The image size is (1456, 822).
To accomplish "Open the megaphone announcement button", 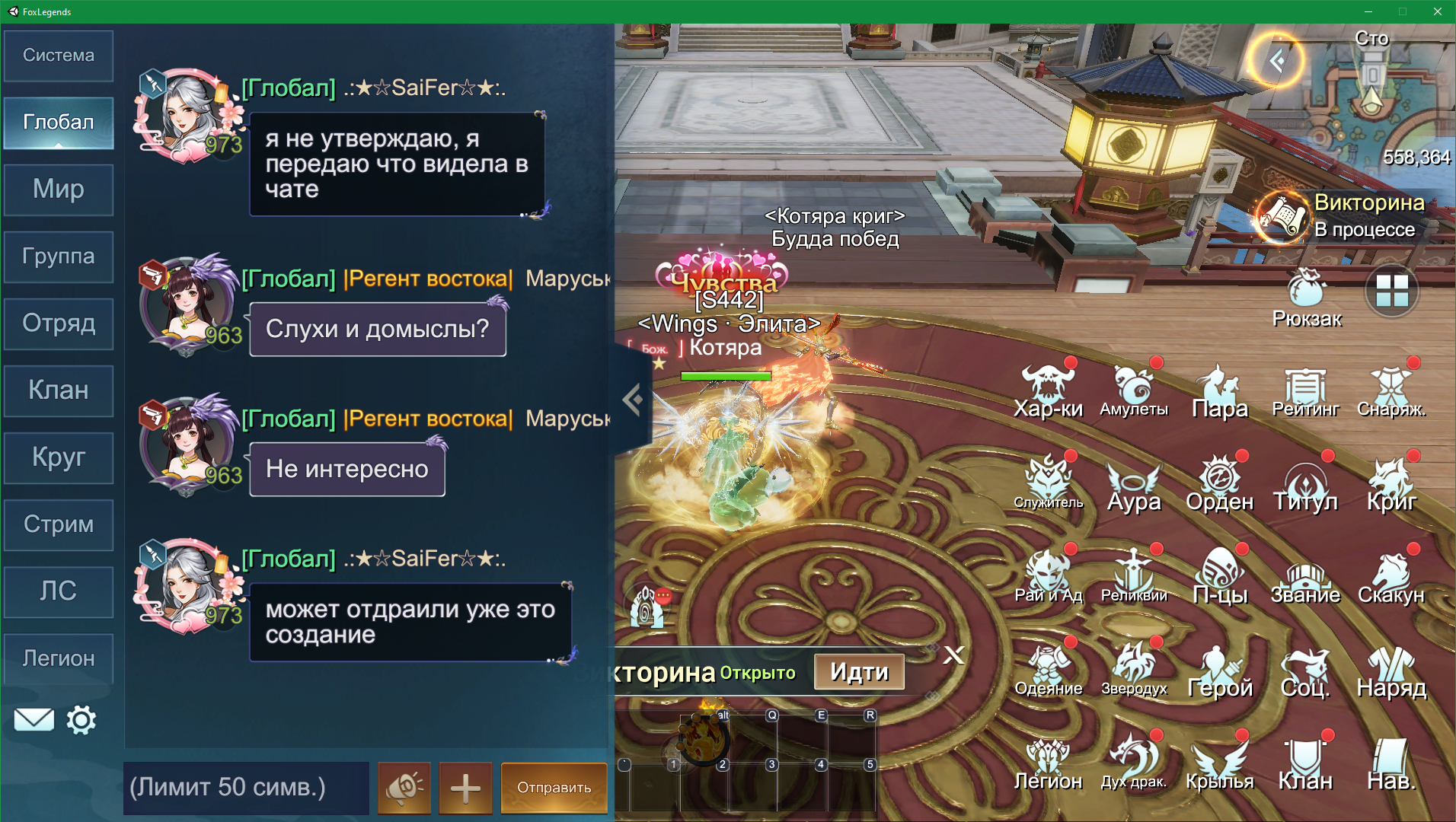I will tap(404, 787).
